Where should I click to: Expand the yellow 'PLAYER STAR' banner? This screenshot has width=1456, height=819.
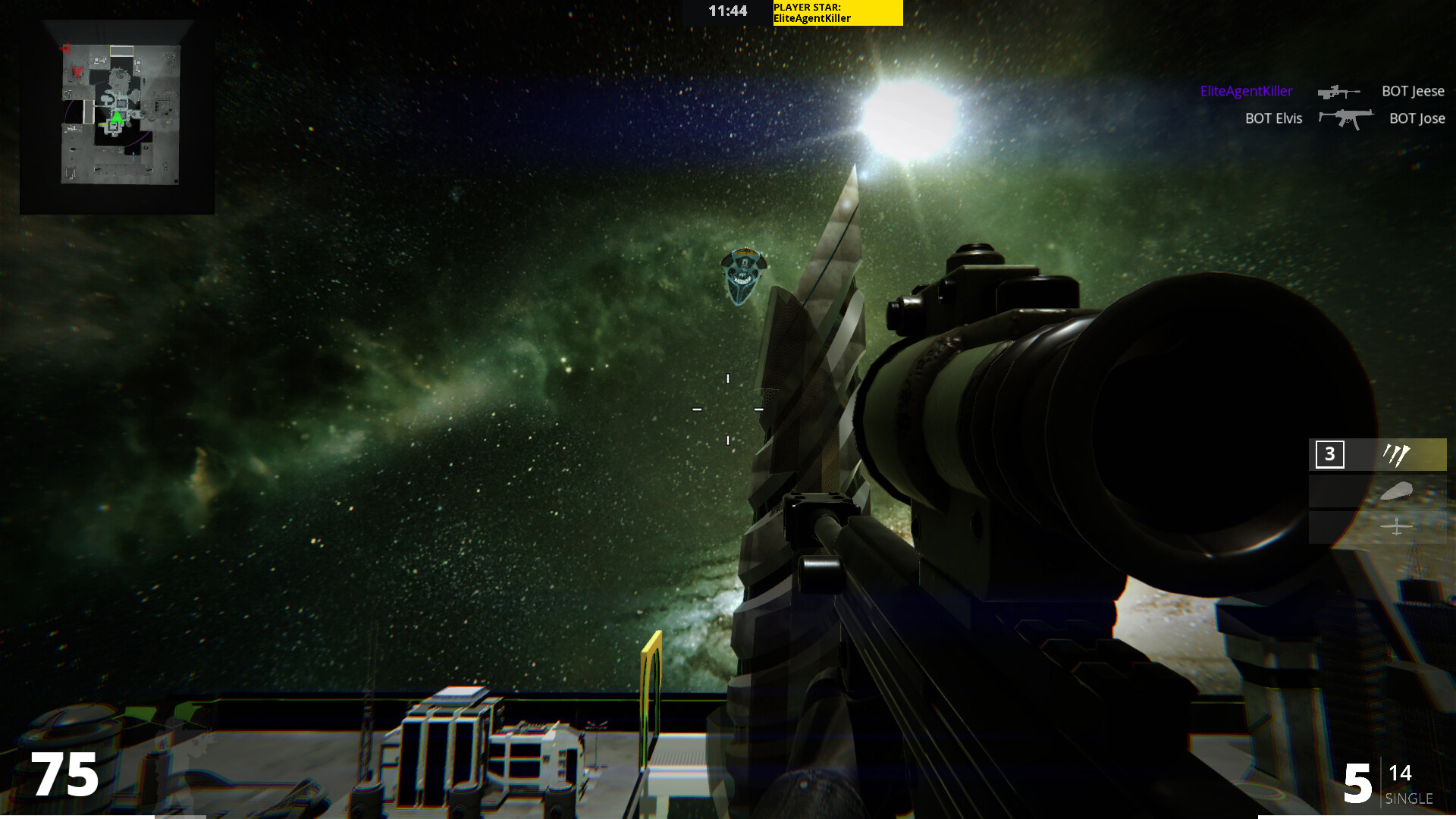click(836, 12)
